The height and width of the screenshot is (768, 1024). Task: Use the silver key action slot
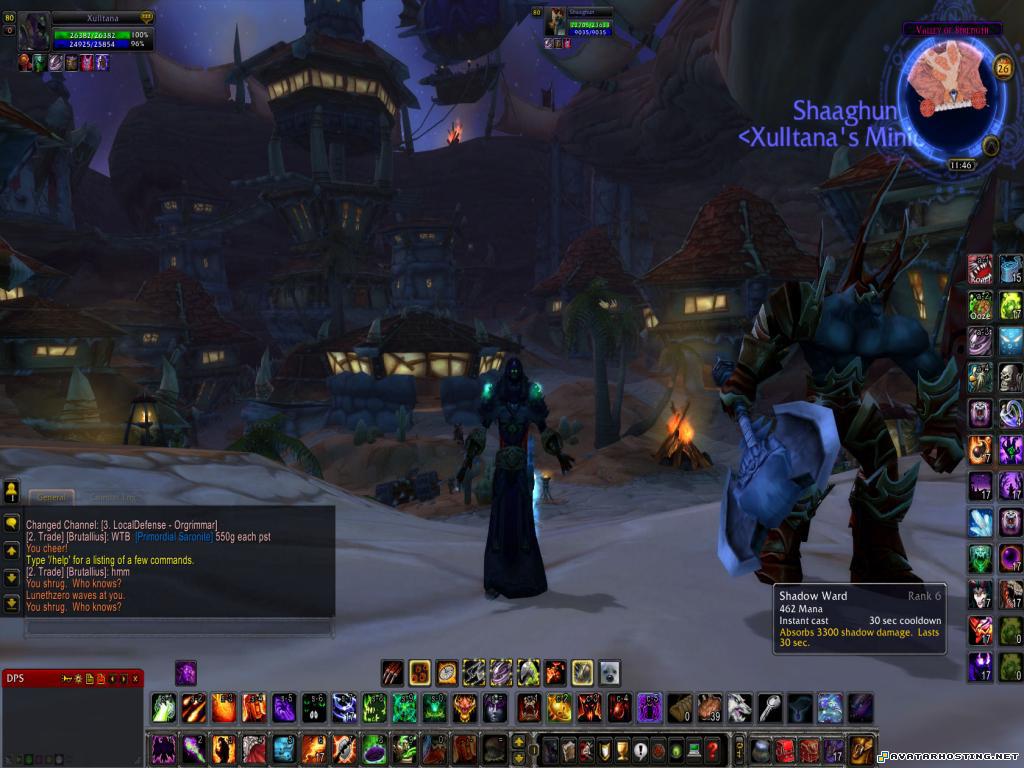pyautogui.click(x=770, y=707)
